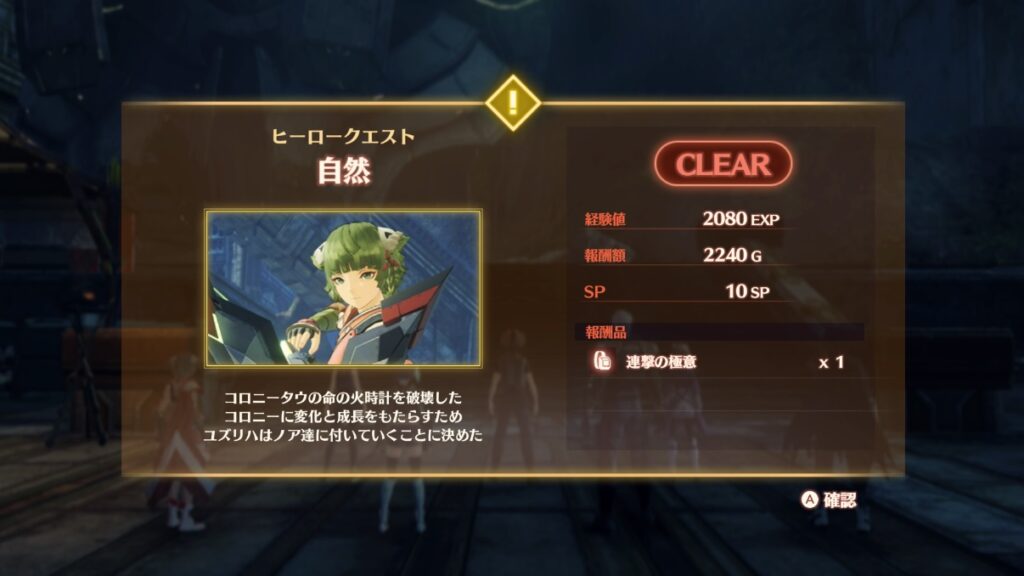1024x576 pixels.
Task: Click the Yuzuriha hero quest thumbnail
Action: [344, 288]
